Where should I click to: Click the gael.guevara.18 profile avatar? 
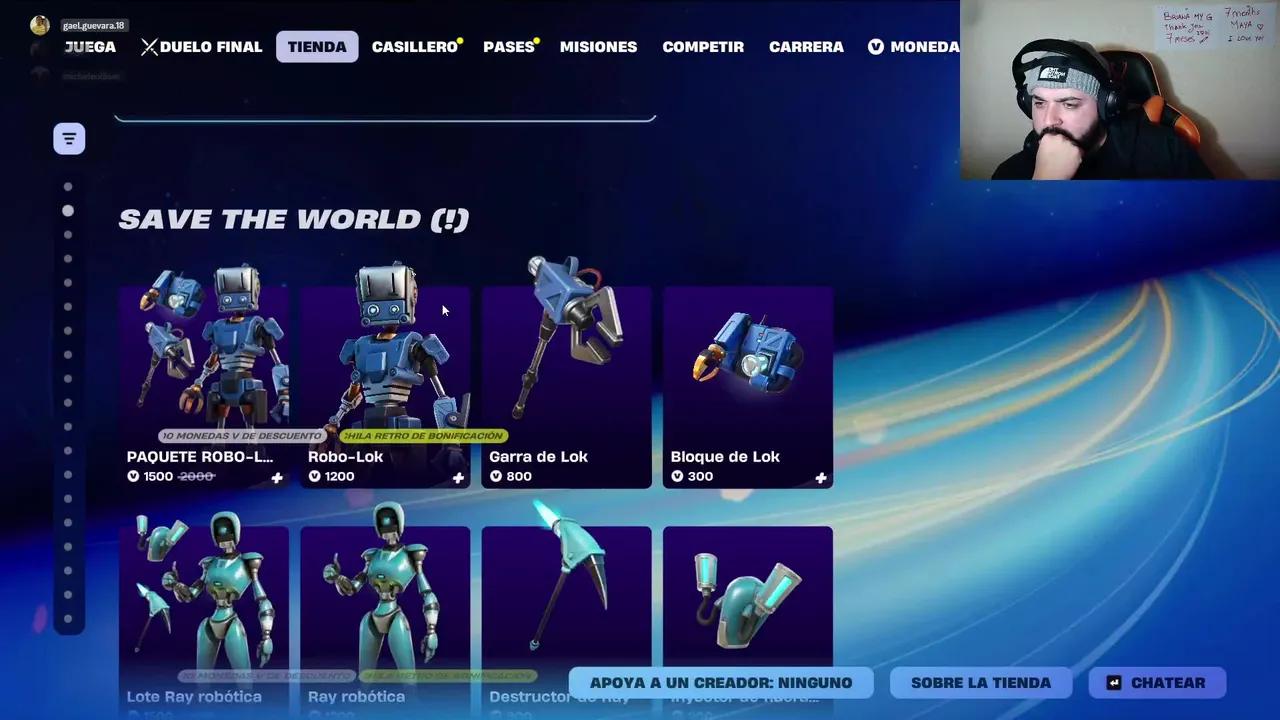[40, 24]
